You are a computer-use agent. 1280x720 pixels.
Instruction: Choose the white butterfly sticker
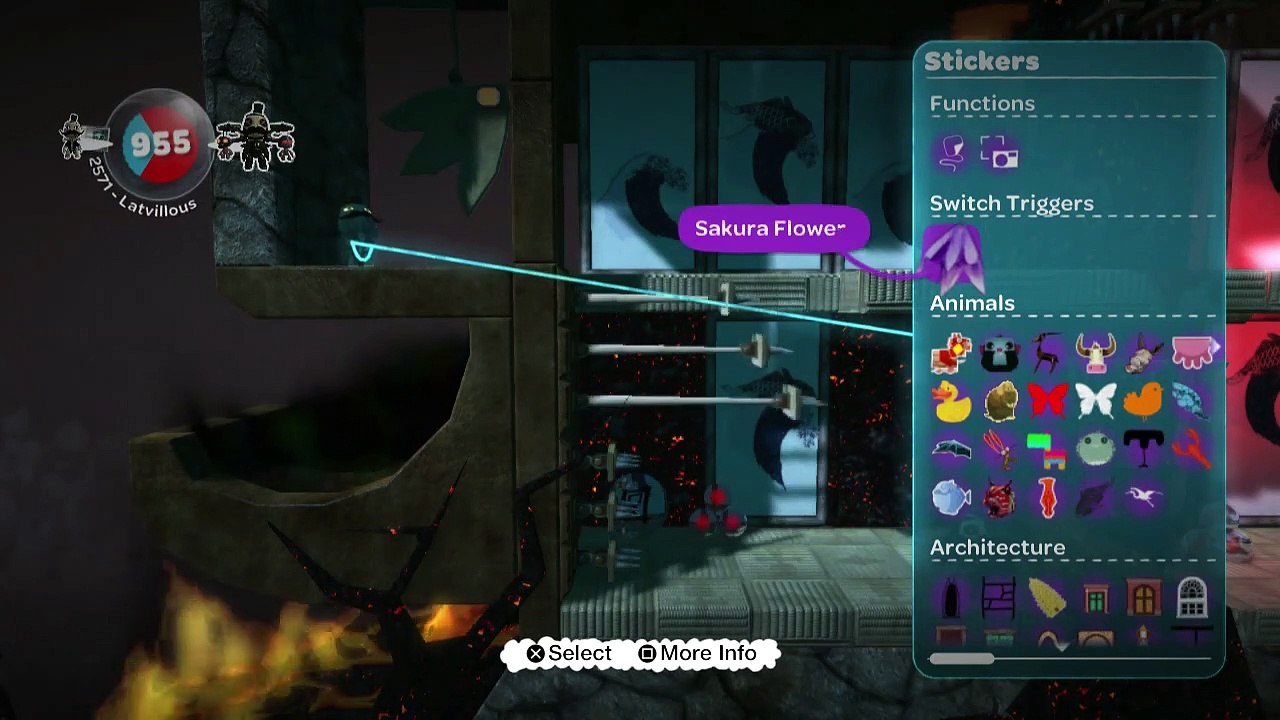tap(1095, 400)
